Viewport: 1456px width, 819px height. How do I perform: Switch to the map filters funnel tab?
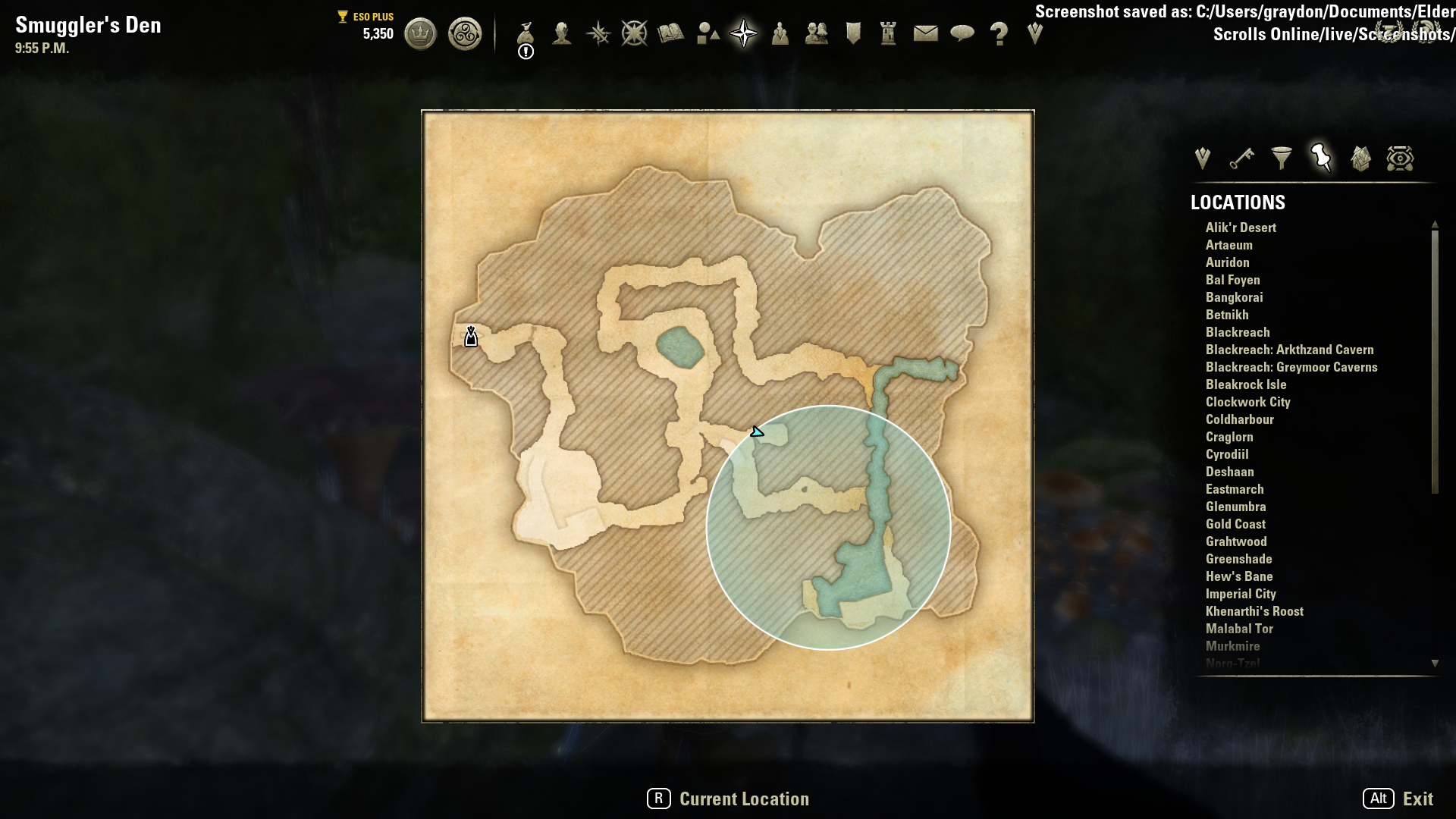(x=1281, y=158)
